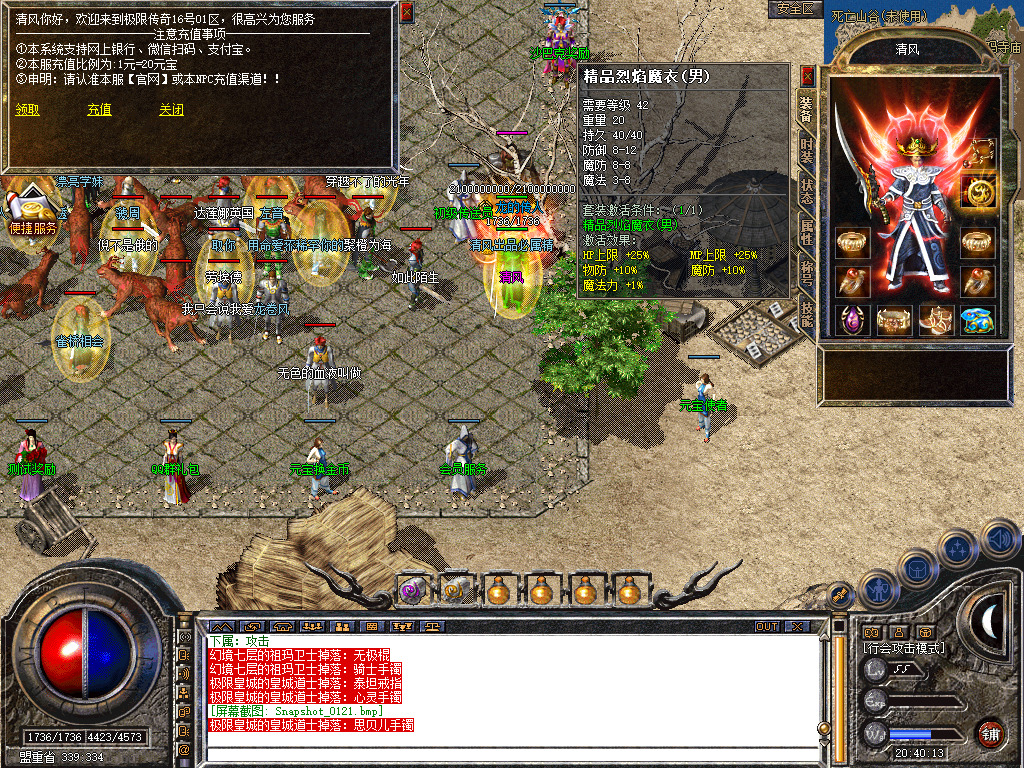The image size is (1024, 768).
Task: Open the 技能 skills tab
Action: [x=806, y=313]
